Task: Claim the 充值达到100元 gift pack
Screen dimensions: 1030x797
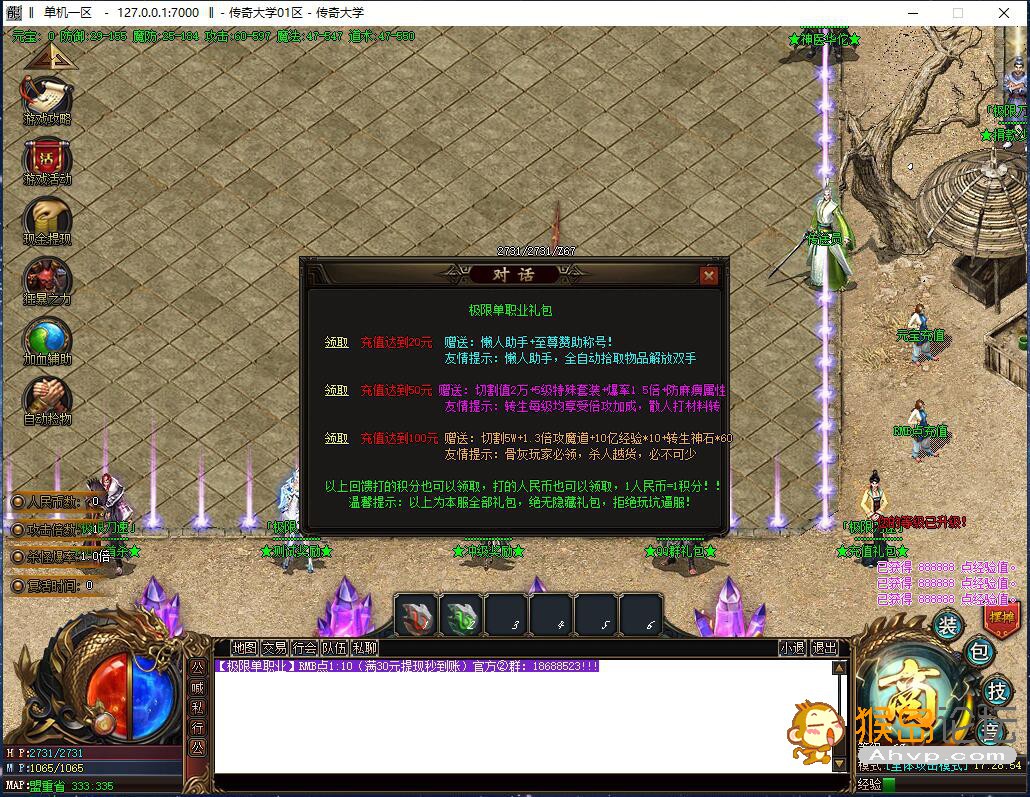Action: coord(337,438)
